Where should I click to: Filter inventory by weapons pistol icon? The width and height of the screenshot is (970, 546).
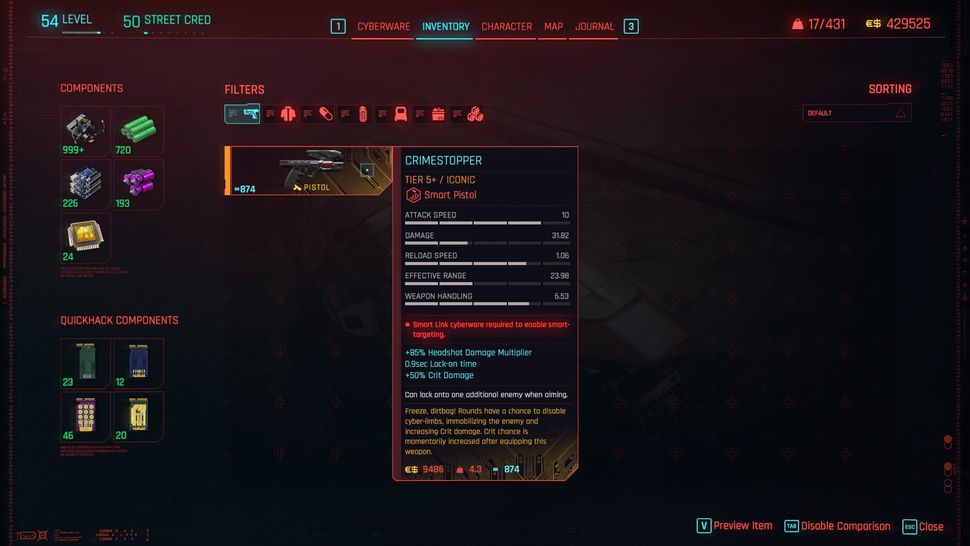click(250, 114)
